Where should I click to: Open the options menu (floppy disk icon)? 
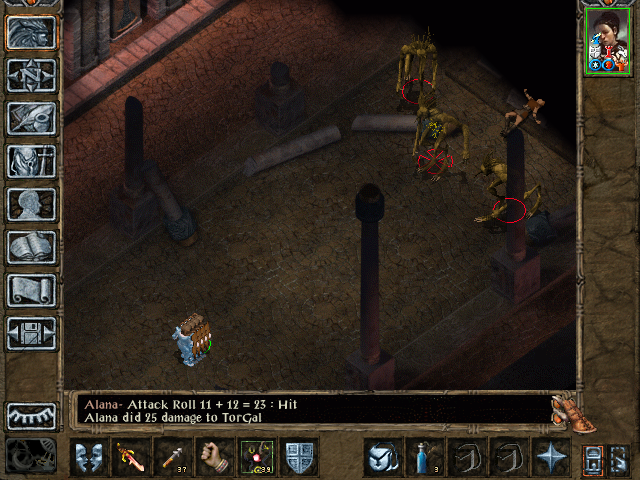(x=31, y=333)
